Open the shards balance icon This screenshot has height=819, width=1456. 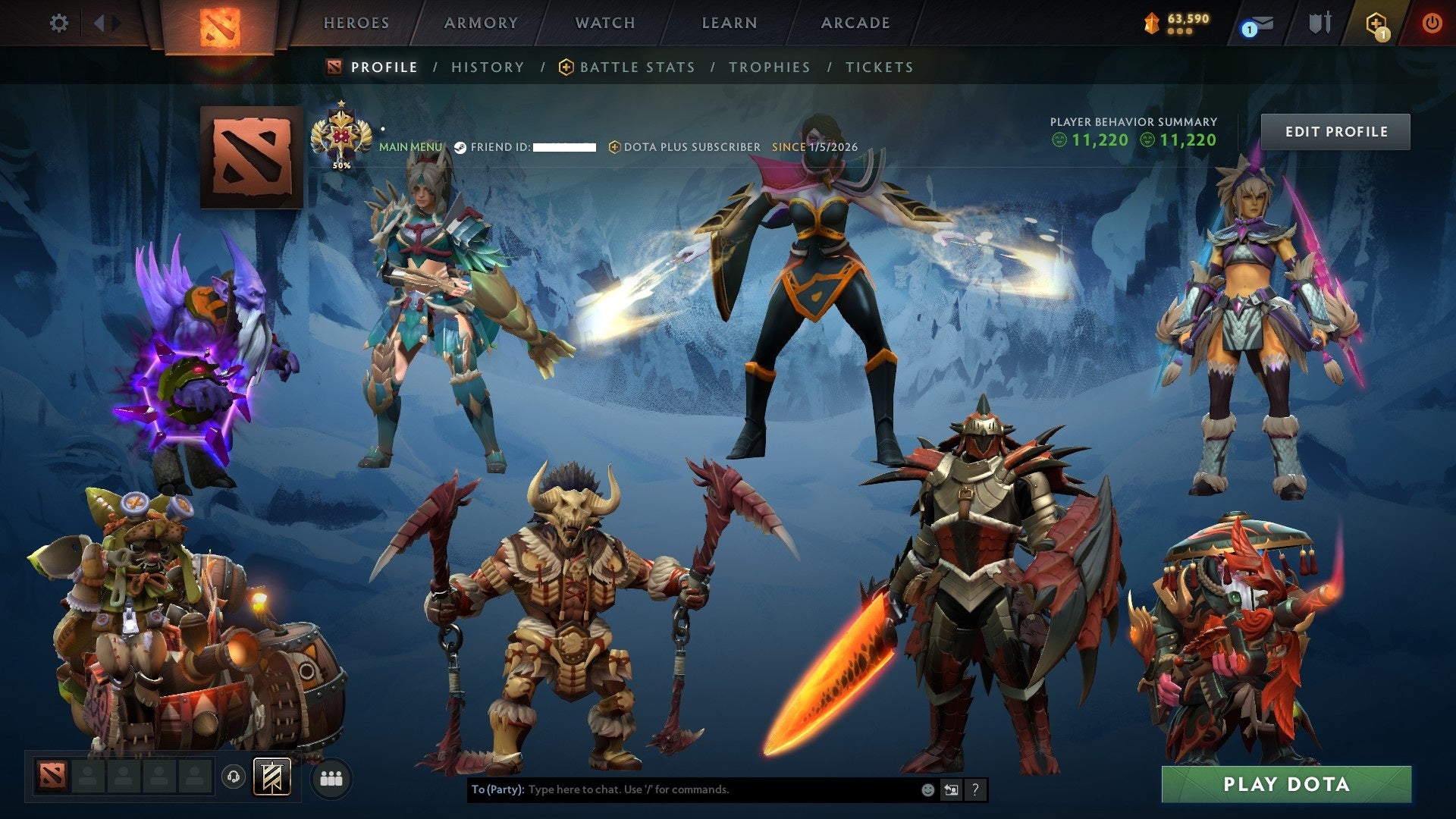click(x=1153, y=24)
